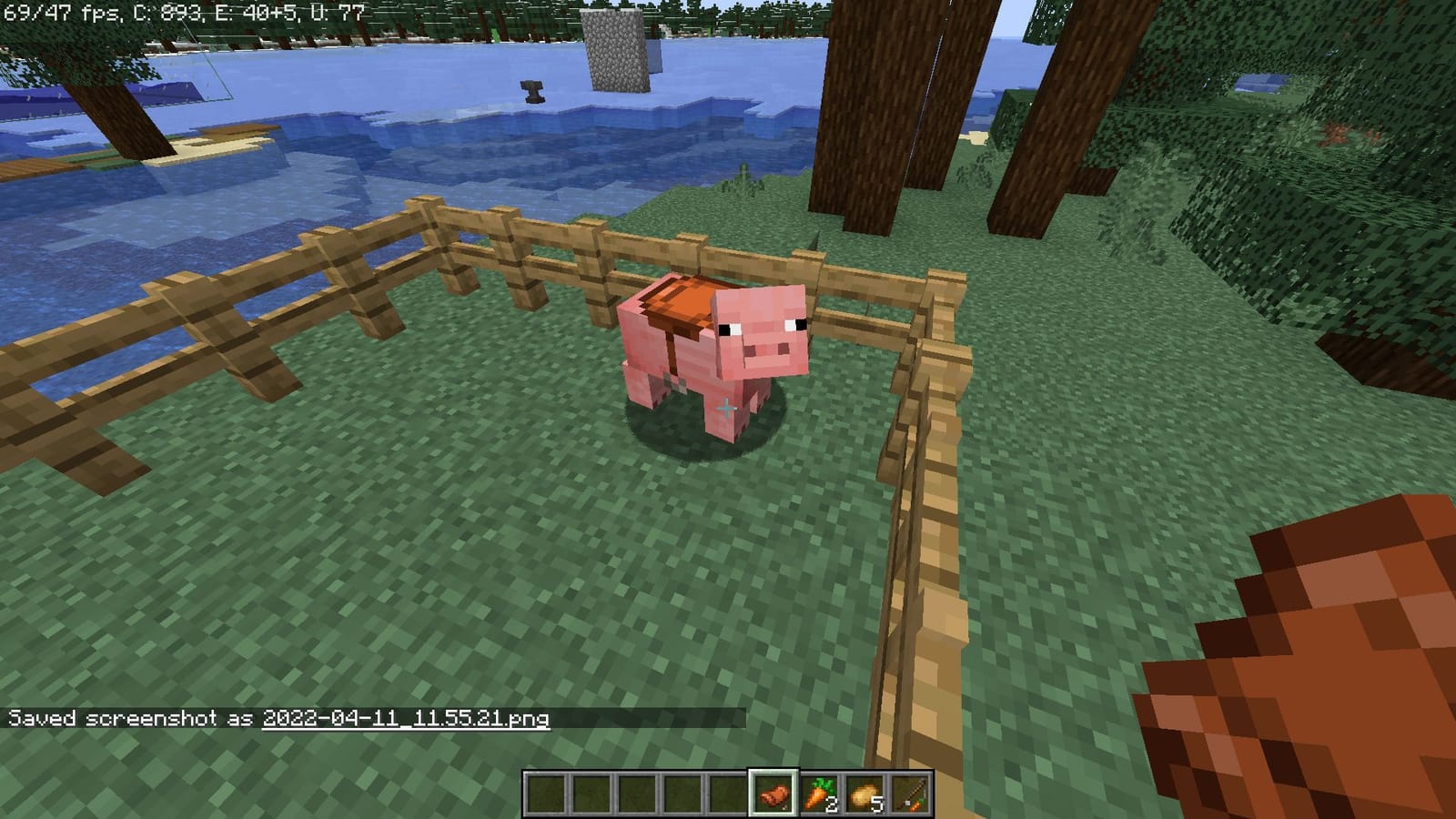Select the carrot stack in the hotbar
This screenshot has height=819, width=1456.
click(816, 794)
